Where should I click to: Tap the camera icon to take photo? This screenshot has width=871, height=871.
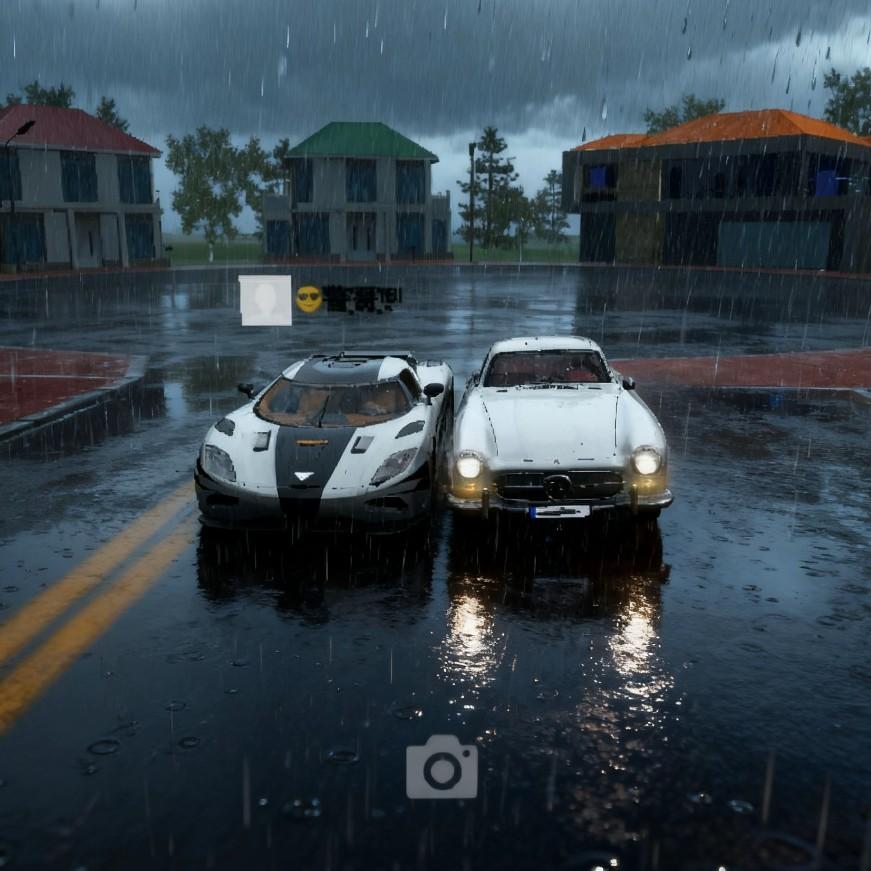[441, 768]
